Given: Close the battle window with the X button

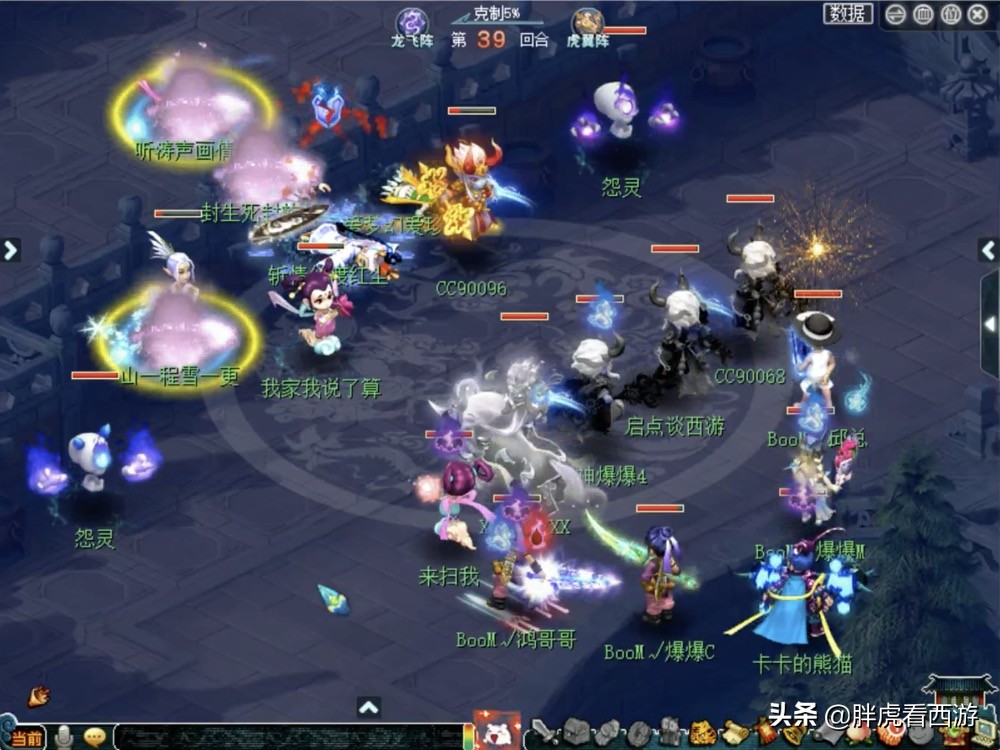Looking at the screenshot, I should [x=977, y=14].
